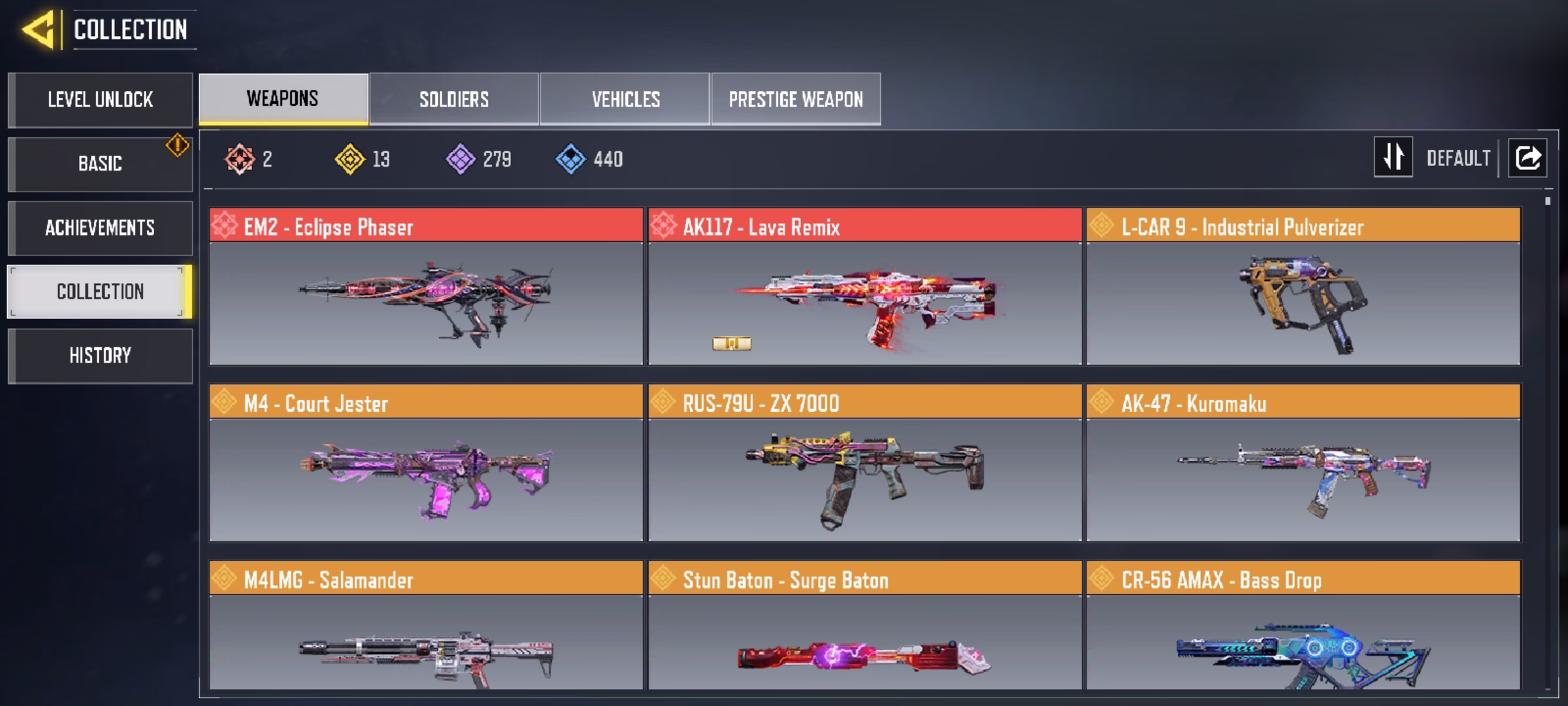Show the Achievements section
Viewport: 1568px width, 706px height.
100,227
